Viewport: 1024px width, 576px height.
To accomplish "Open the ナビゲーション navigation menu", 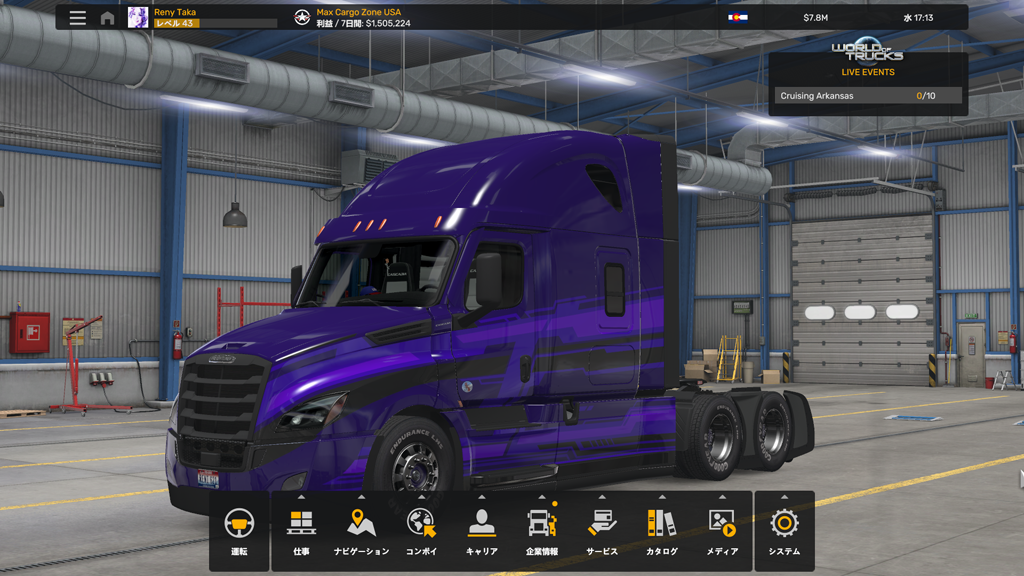I will 361,531.
